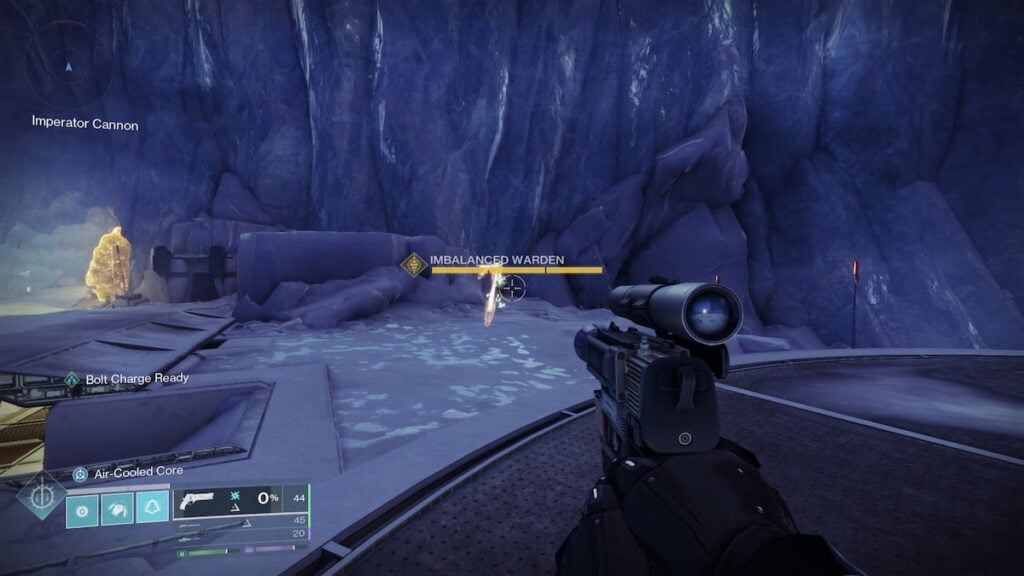Select the Bolt Charge Ready buff icon
The width and height of the screenshot is (1024, 576).
[71, 379]
